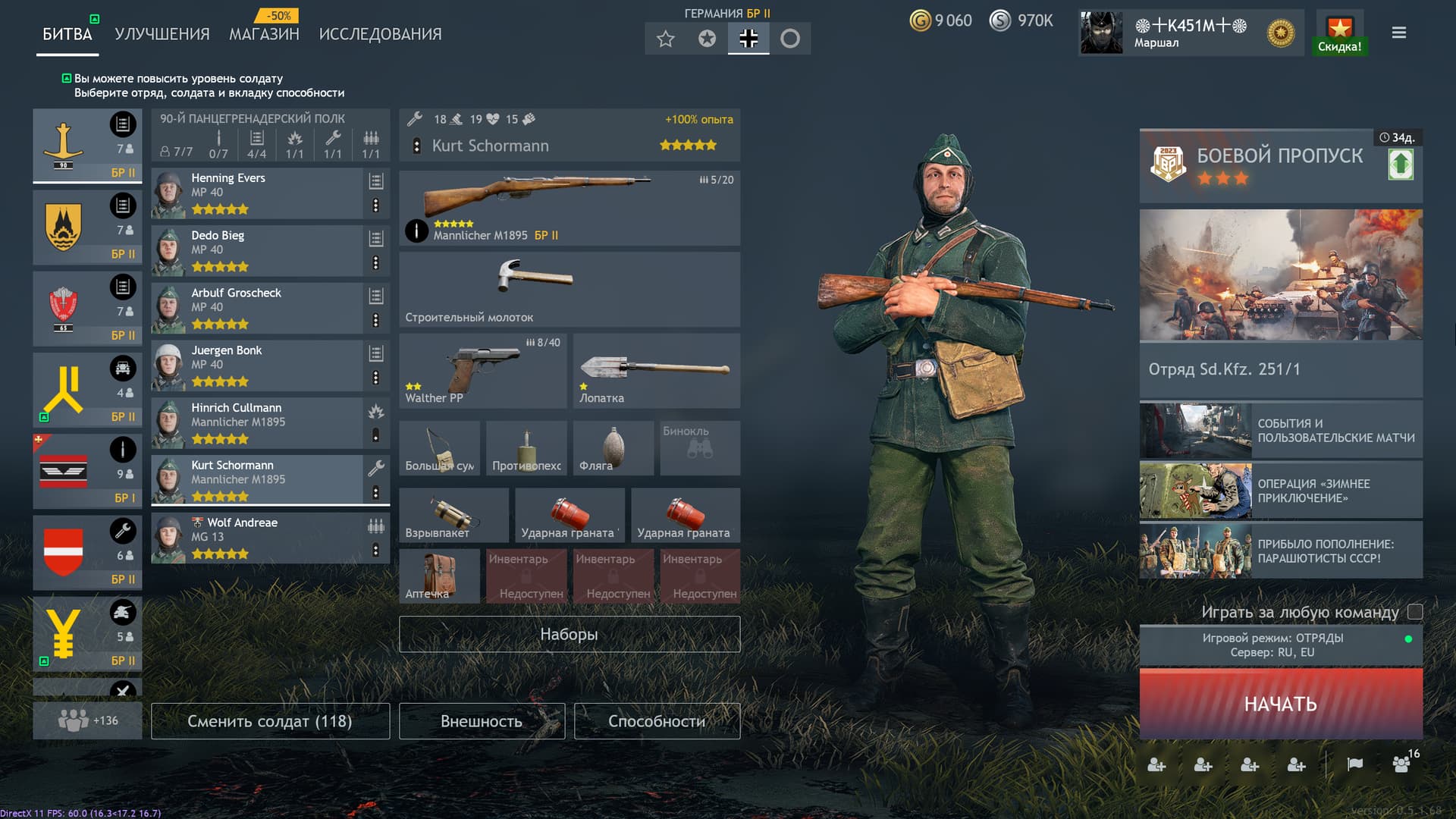Switch to the ИССЛЕДОВАНИЯ tab

380,33
